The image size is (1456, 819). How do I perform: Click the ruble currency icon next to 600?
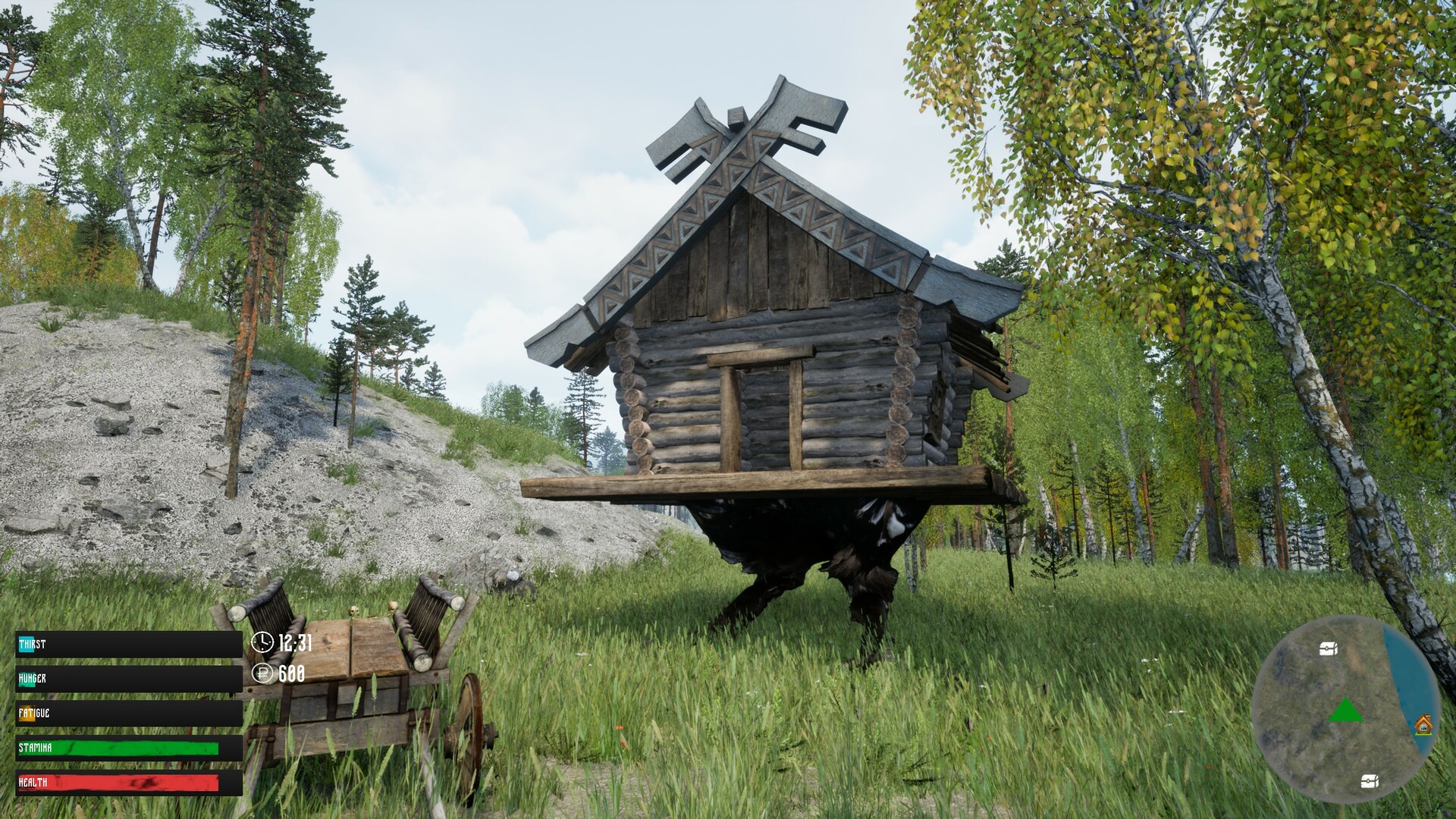tap(262, 673)
